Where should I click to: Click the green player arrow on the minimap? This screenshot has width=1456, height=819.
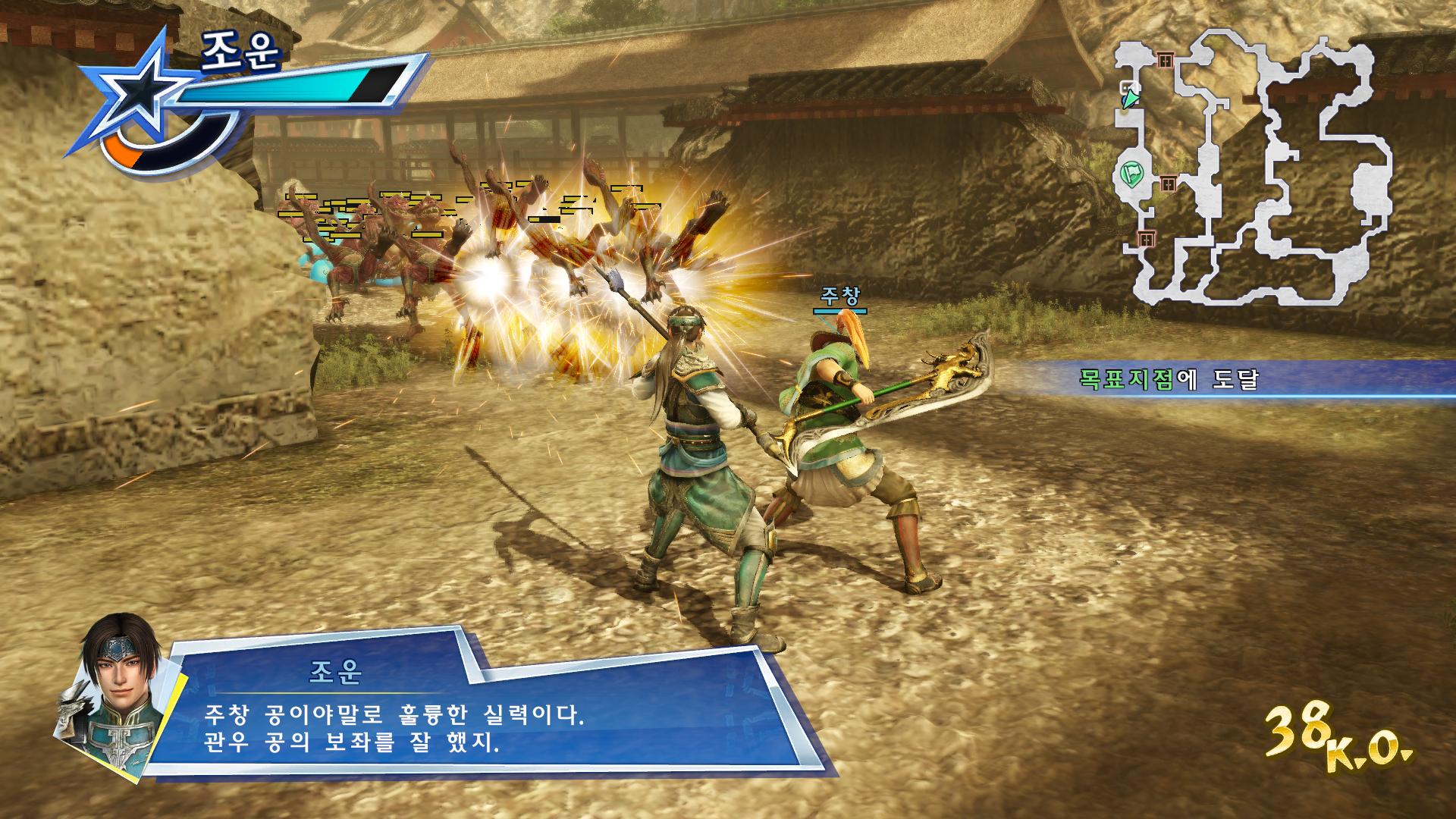(x=1131, y=99)
